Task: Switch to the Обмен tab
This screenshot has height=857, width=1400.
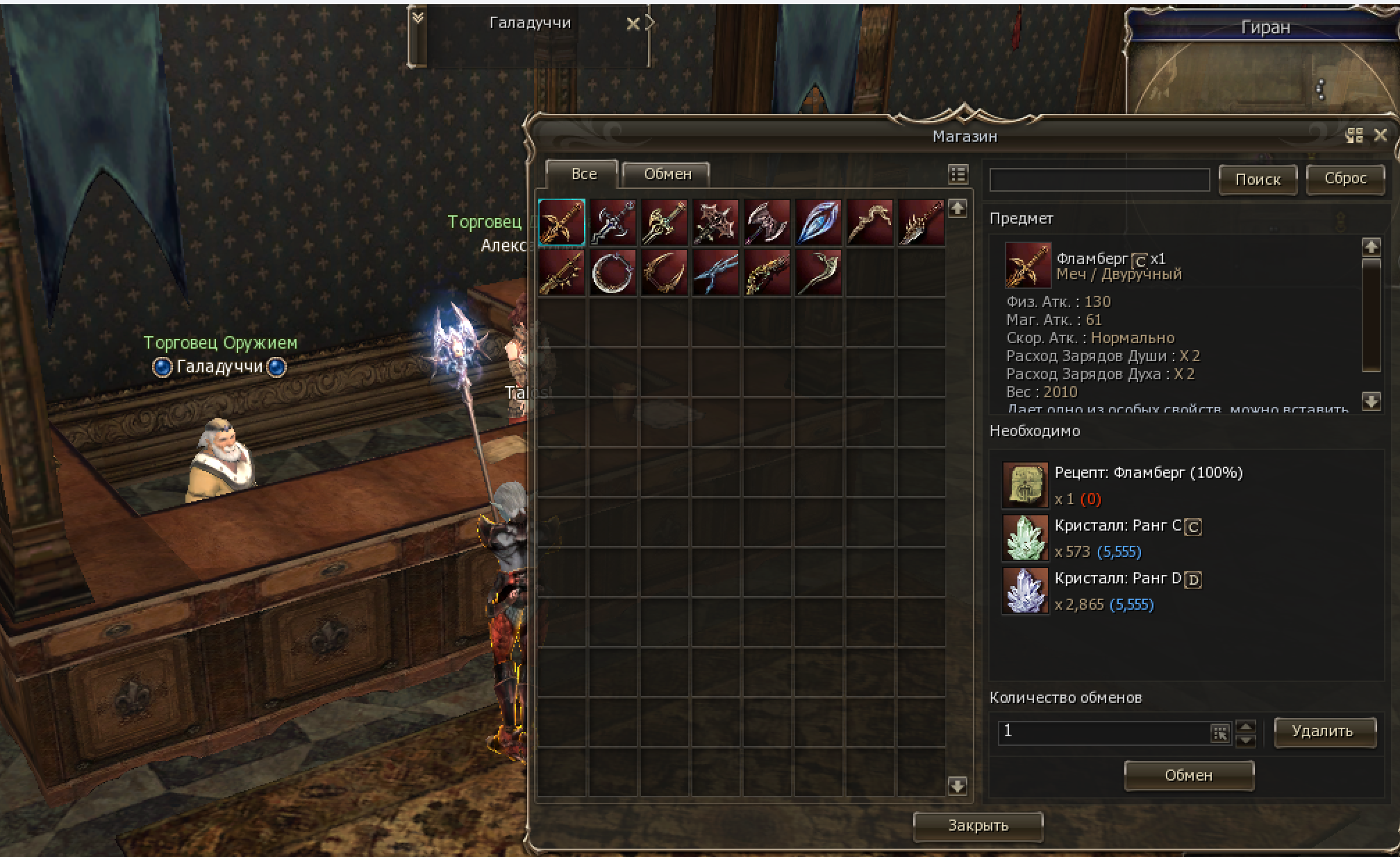Action: tap(667, 174)
